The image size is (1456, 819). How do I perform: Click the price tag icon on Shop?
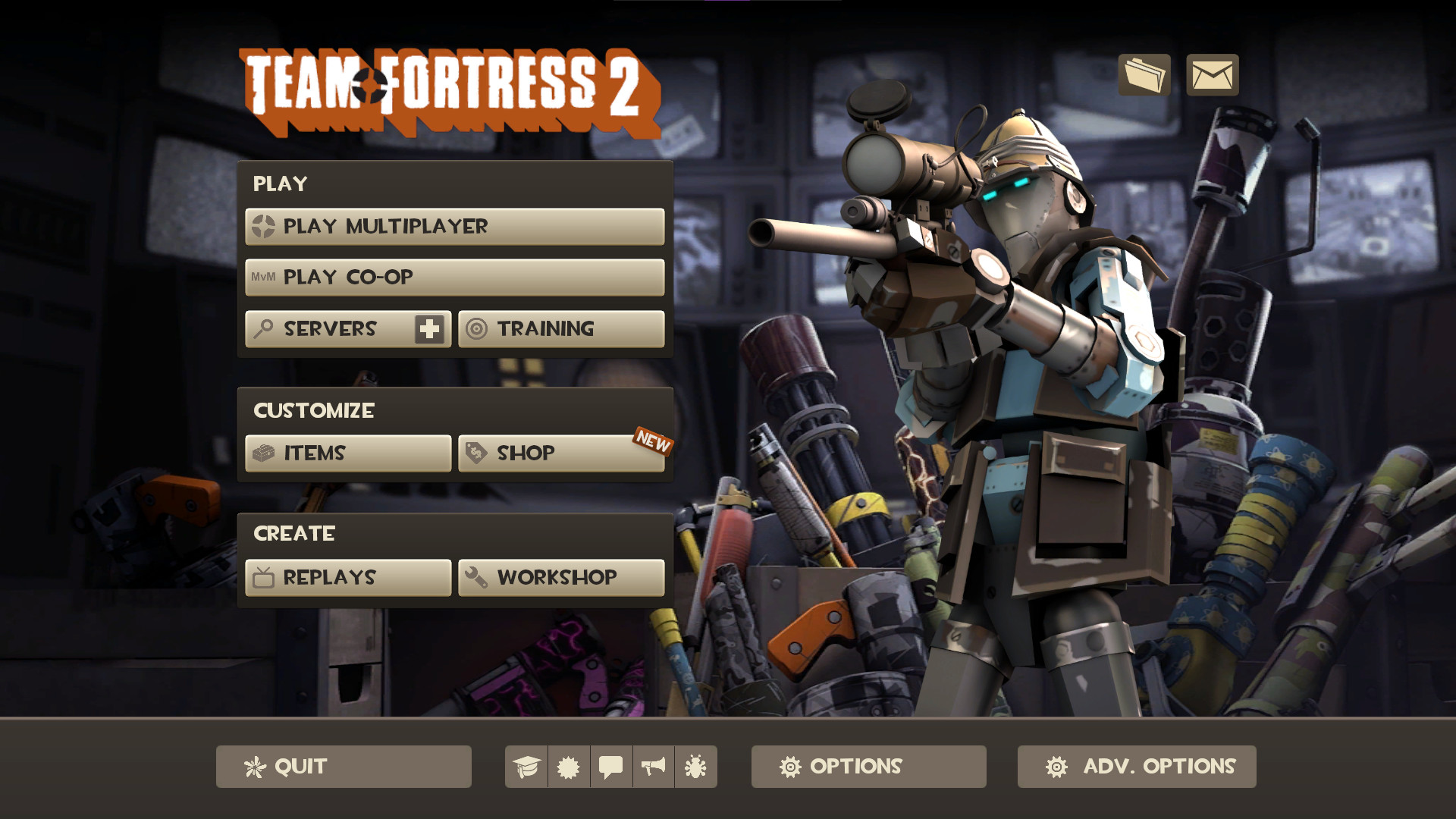(474, 453)
